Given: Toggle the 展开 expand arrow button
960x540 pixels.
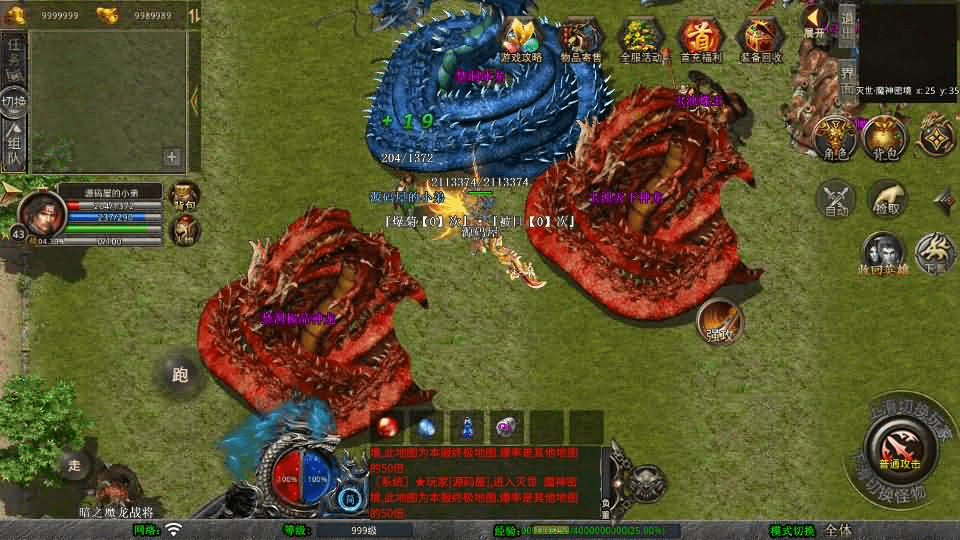Looking at the screenshot, I should click(x=815, y=21).
